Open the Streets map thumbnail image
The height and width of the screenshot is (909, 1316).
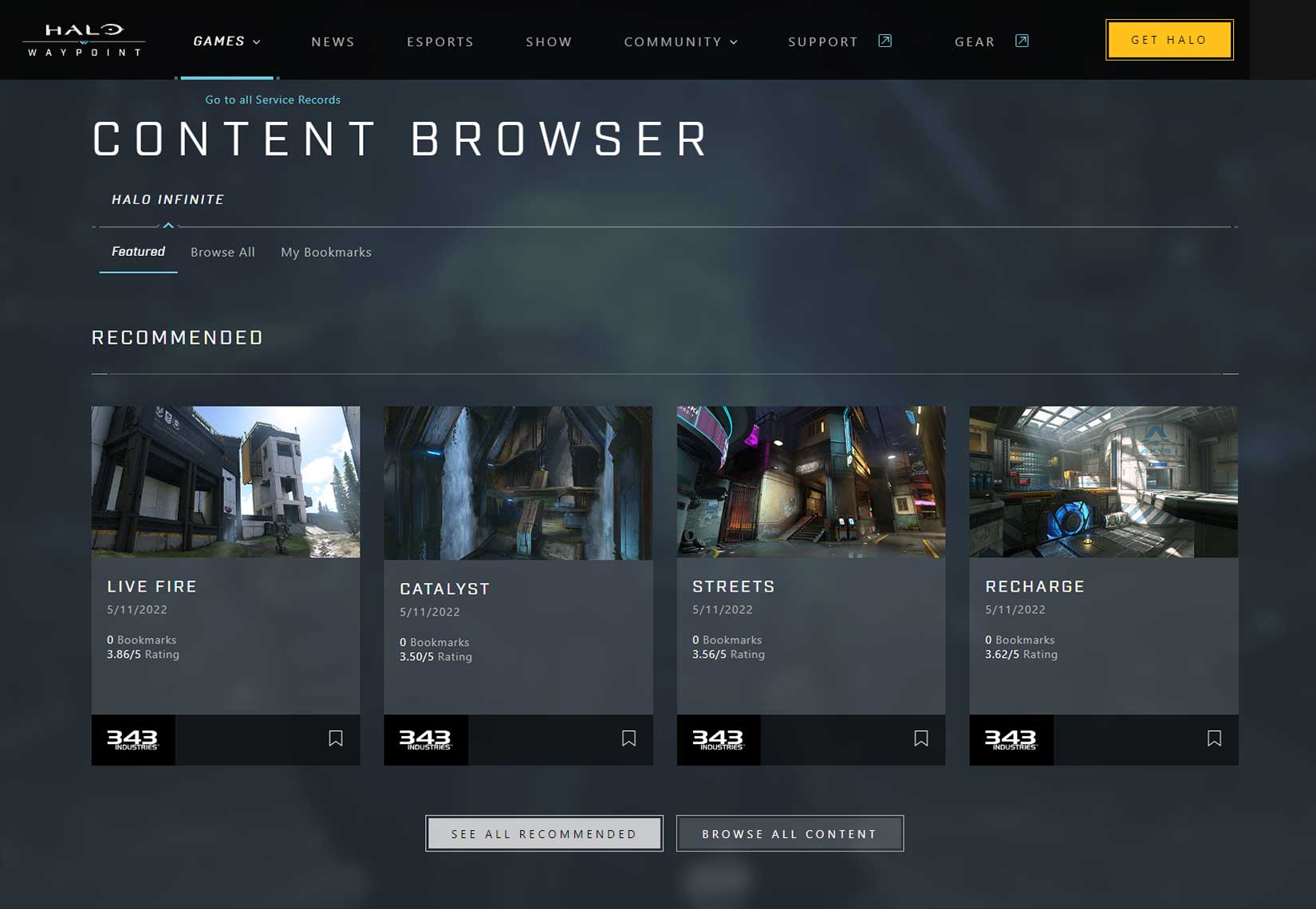coord(810,482)
